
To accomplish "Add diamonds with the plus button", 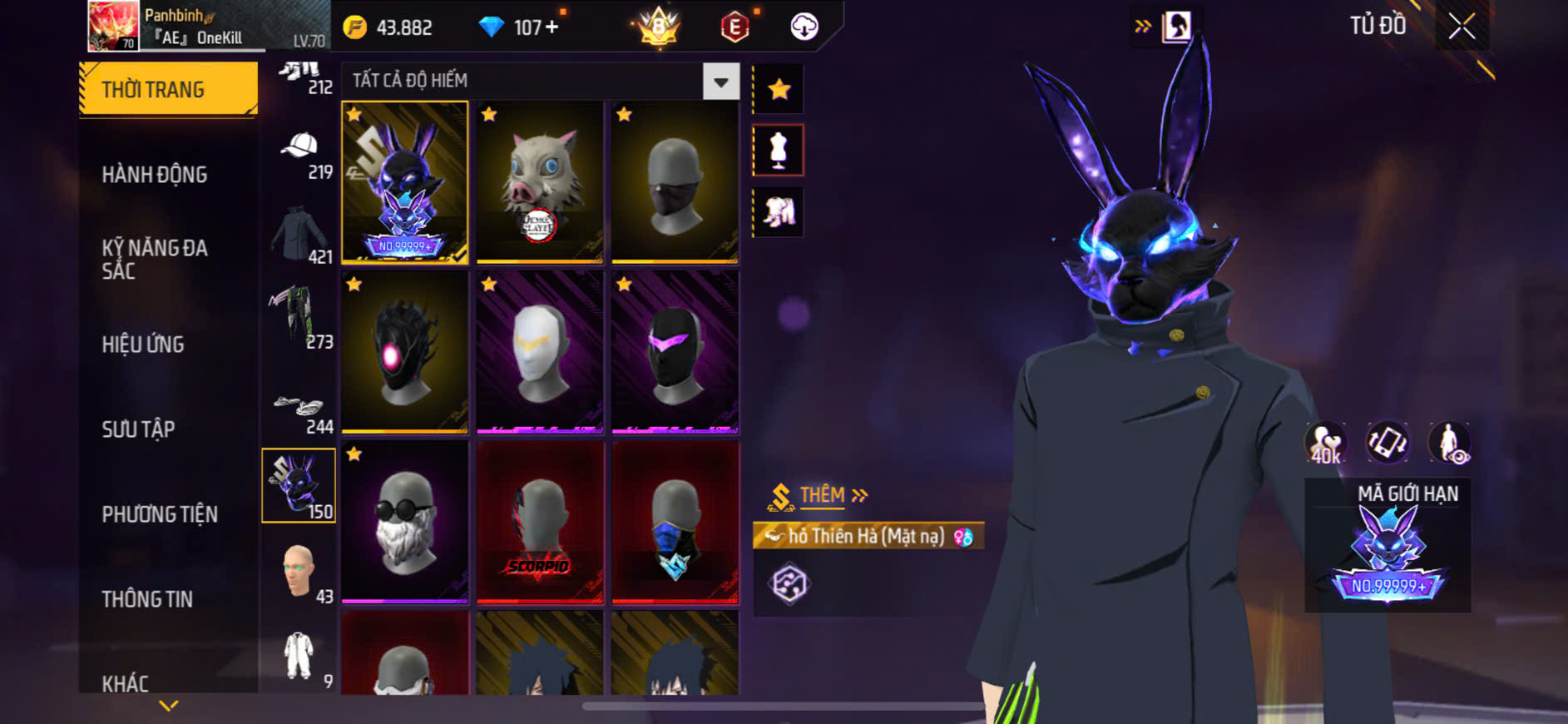I will [x=551, y=27].
